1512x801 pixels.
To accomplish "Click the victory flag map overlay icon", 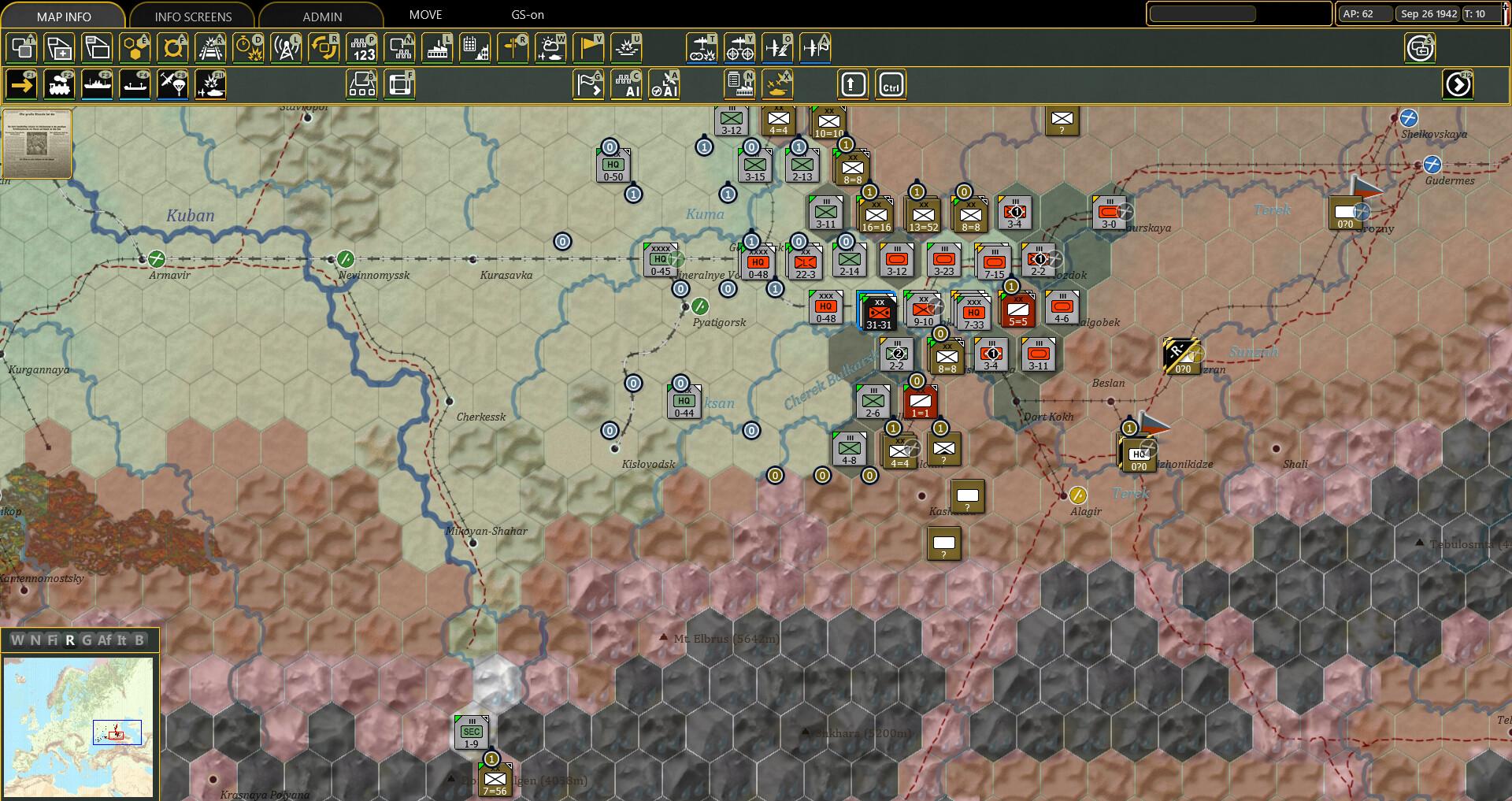I will [589, 47].
